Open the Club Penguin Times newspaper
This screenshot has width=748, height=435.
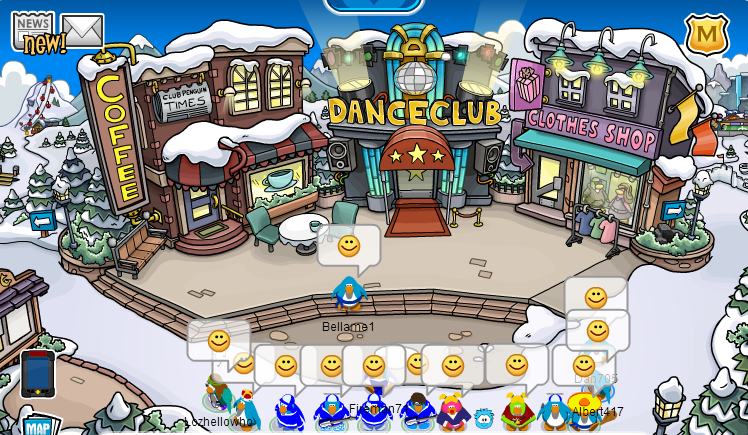point(32,31)
